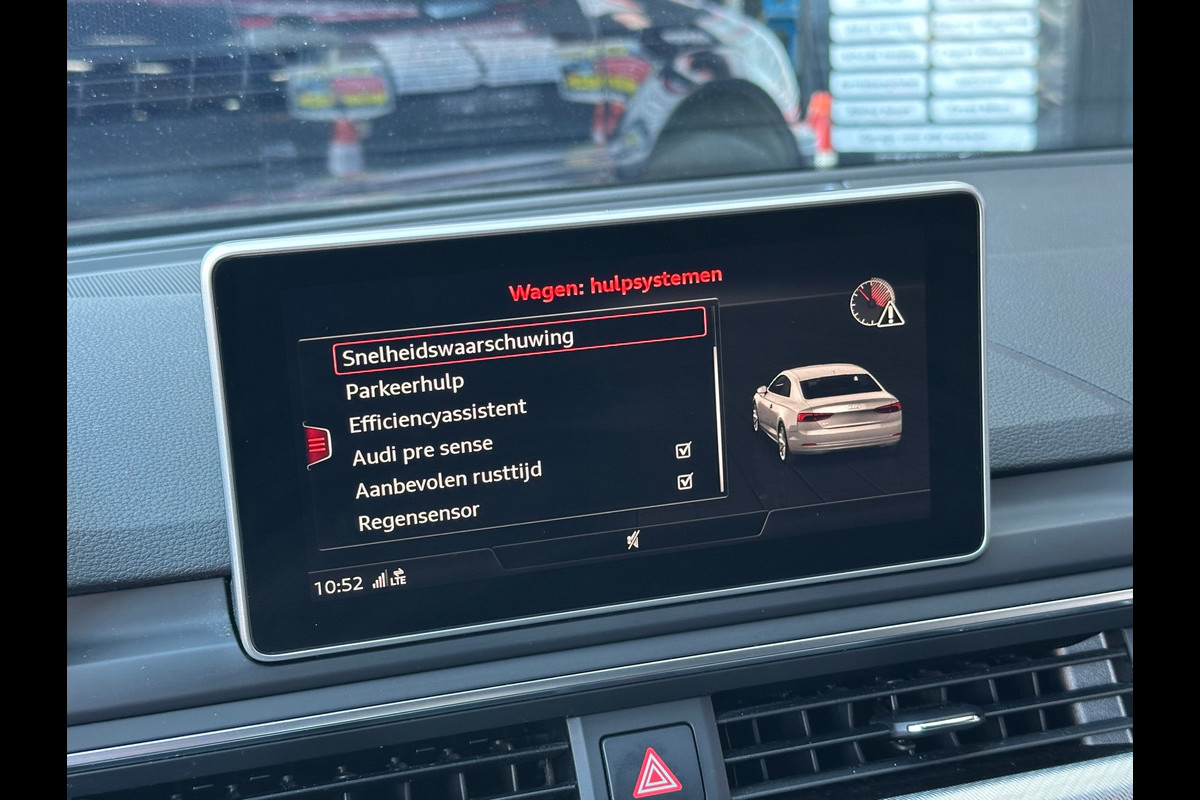
Task: Open the Parkeerhulp settings
Action: click(405, 385)
